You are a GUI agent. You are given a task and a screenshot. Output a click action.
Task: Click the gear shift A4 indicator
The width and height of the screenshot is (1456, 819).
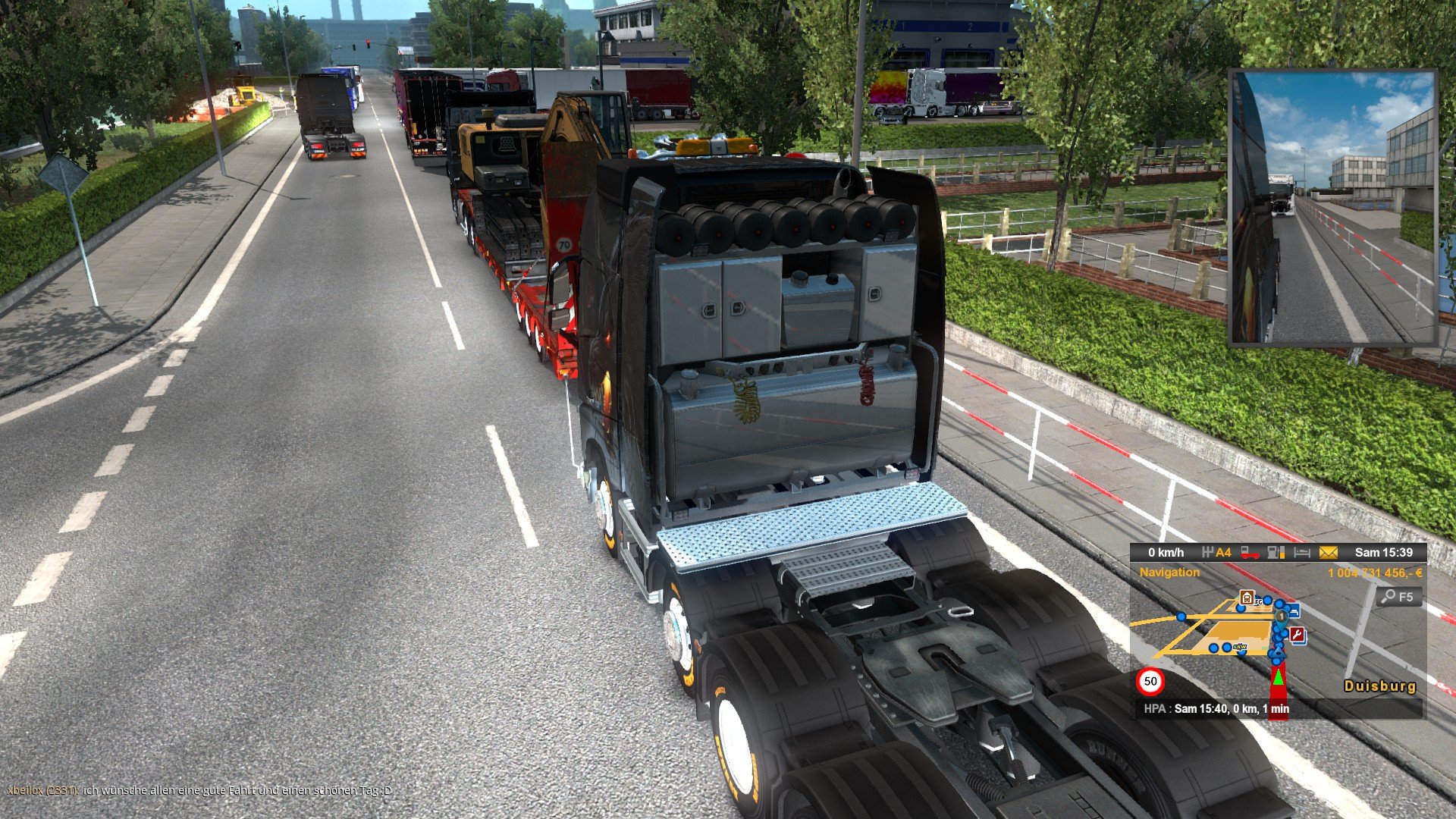pyautogui.click(x=1217, y=553)
